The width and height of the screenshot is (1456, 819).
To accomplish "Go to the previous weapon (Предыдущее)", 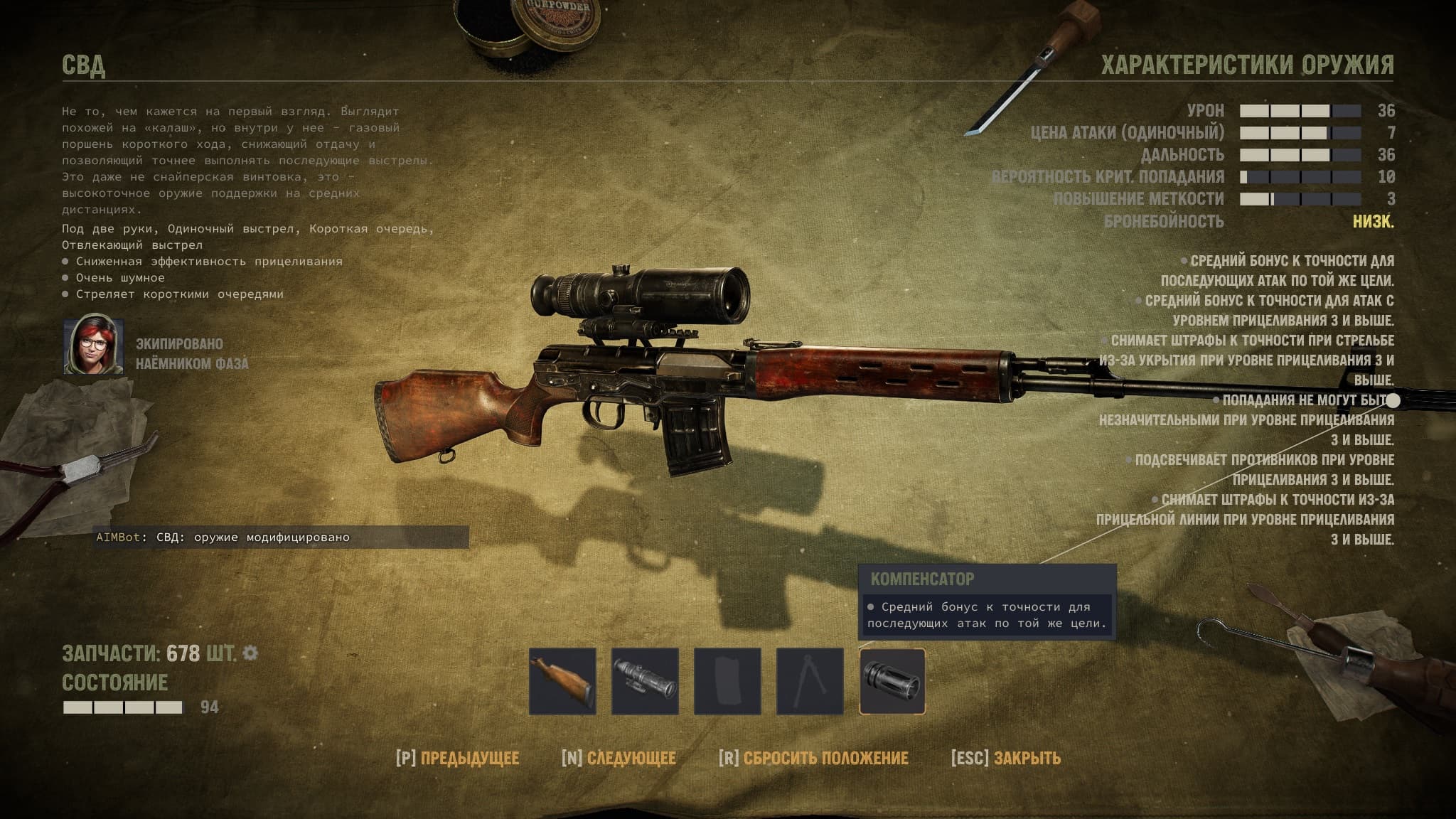I will (457, 758).
